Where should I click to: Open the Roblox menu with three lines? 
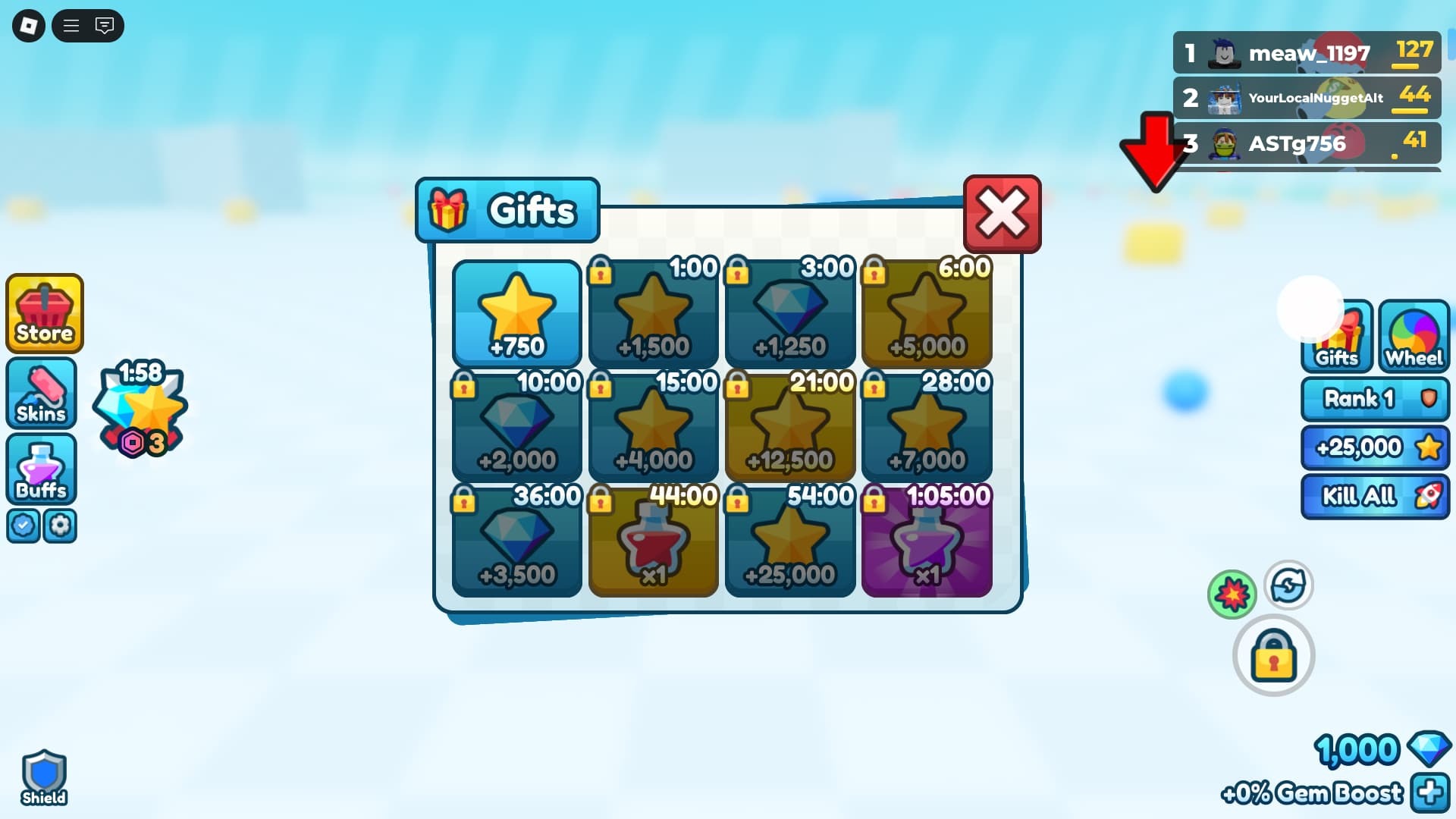tap(71, 25)
